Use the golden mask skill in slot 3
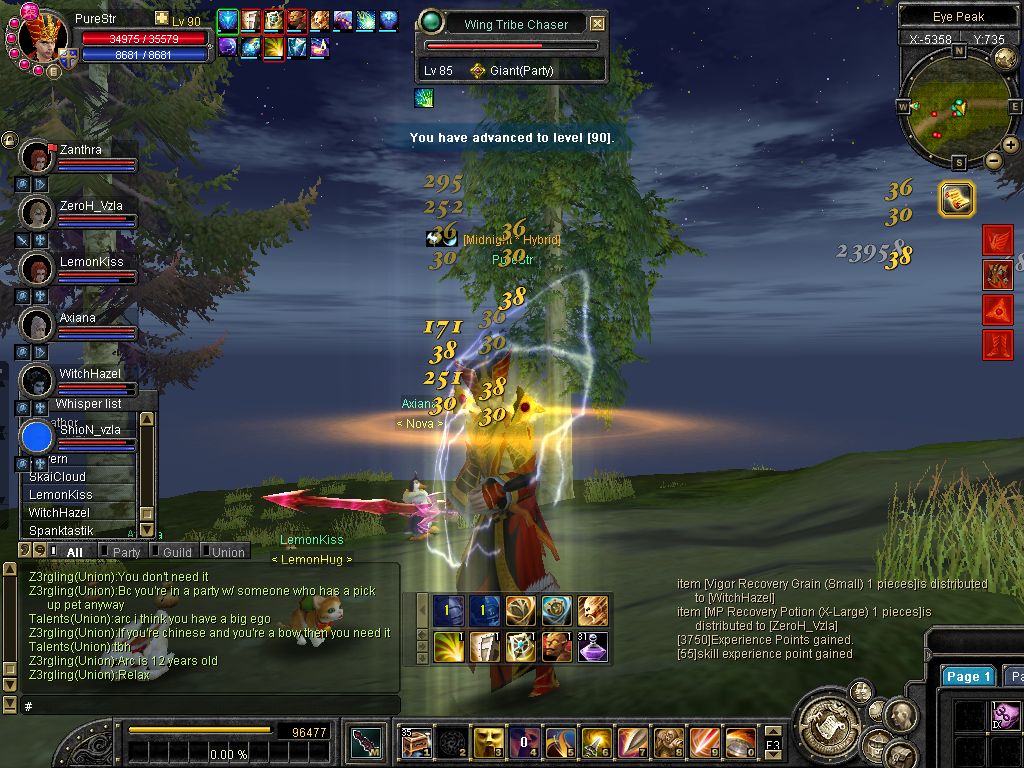 tap(488, 742)
